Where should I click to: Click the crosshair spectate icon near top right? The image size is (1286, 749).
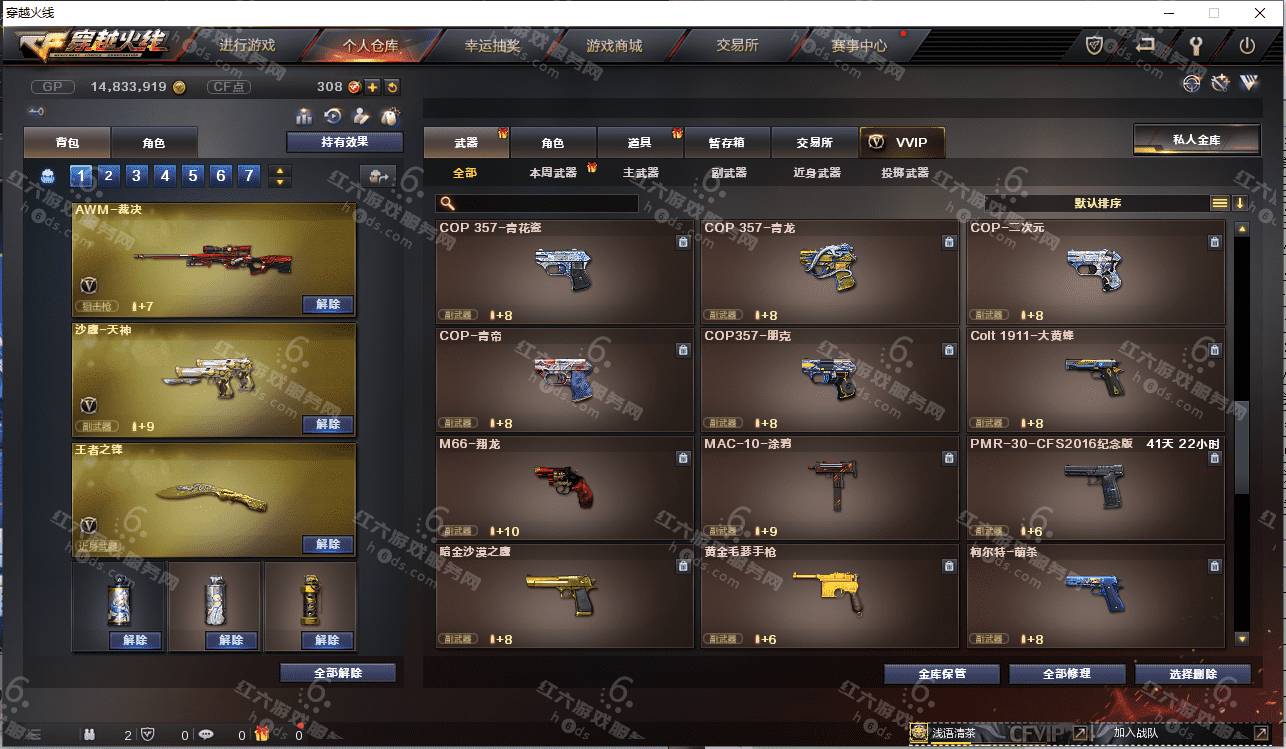click(x=1192, y=84)
